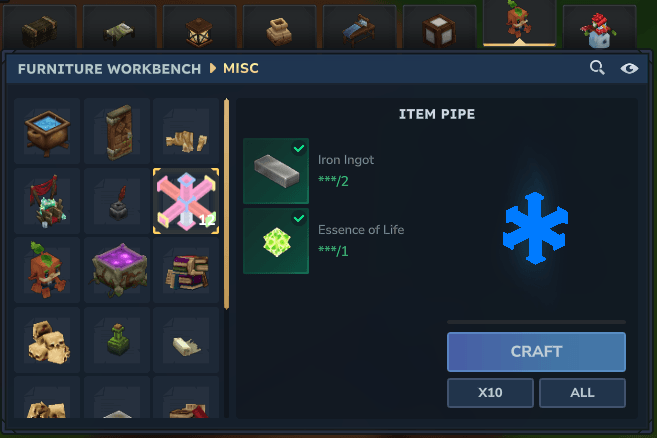Toggle the eye visibility filter
The height and width of the screenshot is (438, 657).
coord(629,68)
